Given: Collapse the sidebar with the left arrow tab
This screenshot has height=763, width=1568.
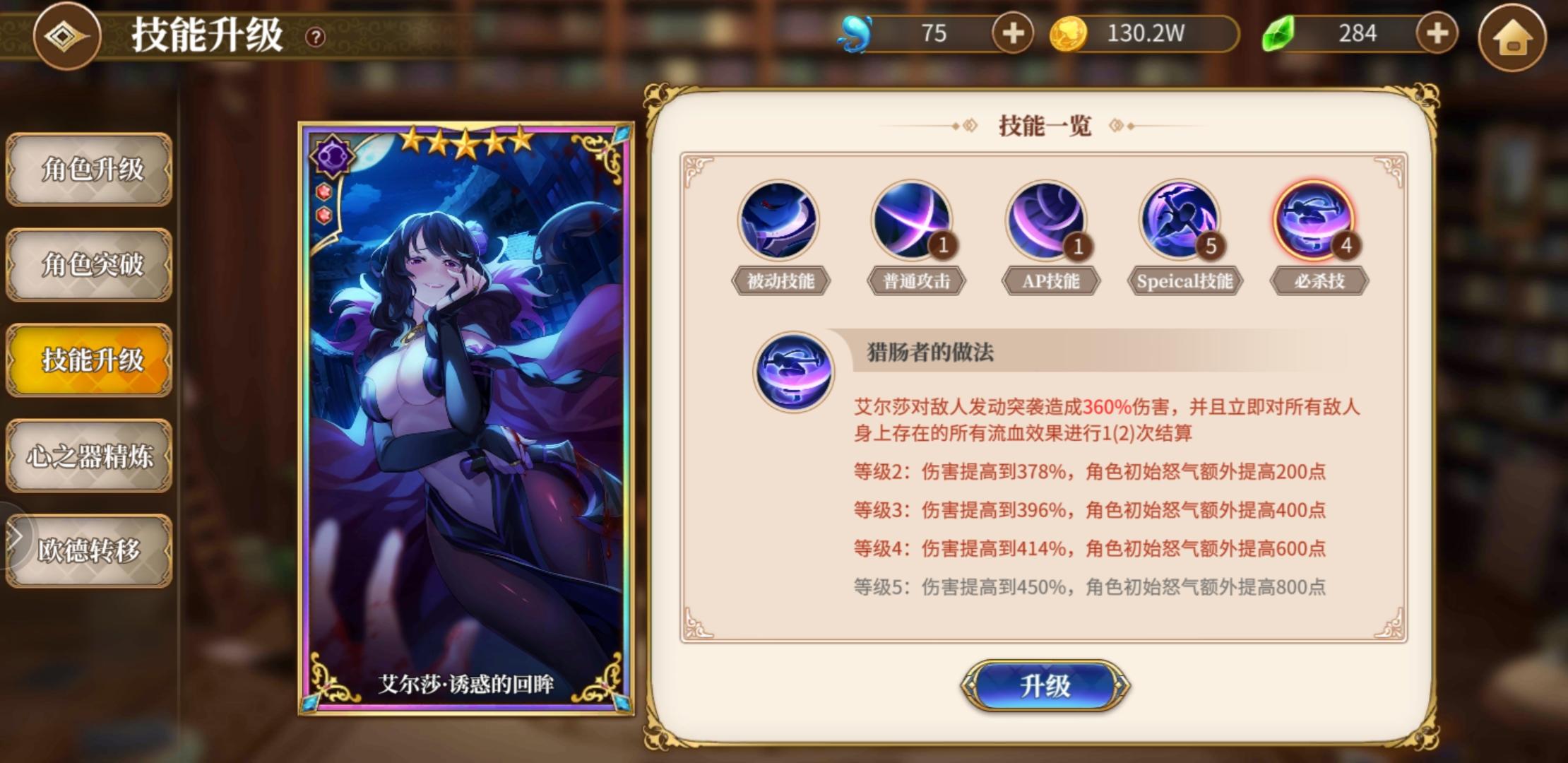Looking at the screenshot, I should click(16, 536).
